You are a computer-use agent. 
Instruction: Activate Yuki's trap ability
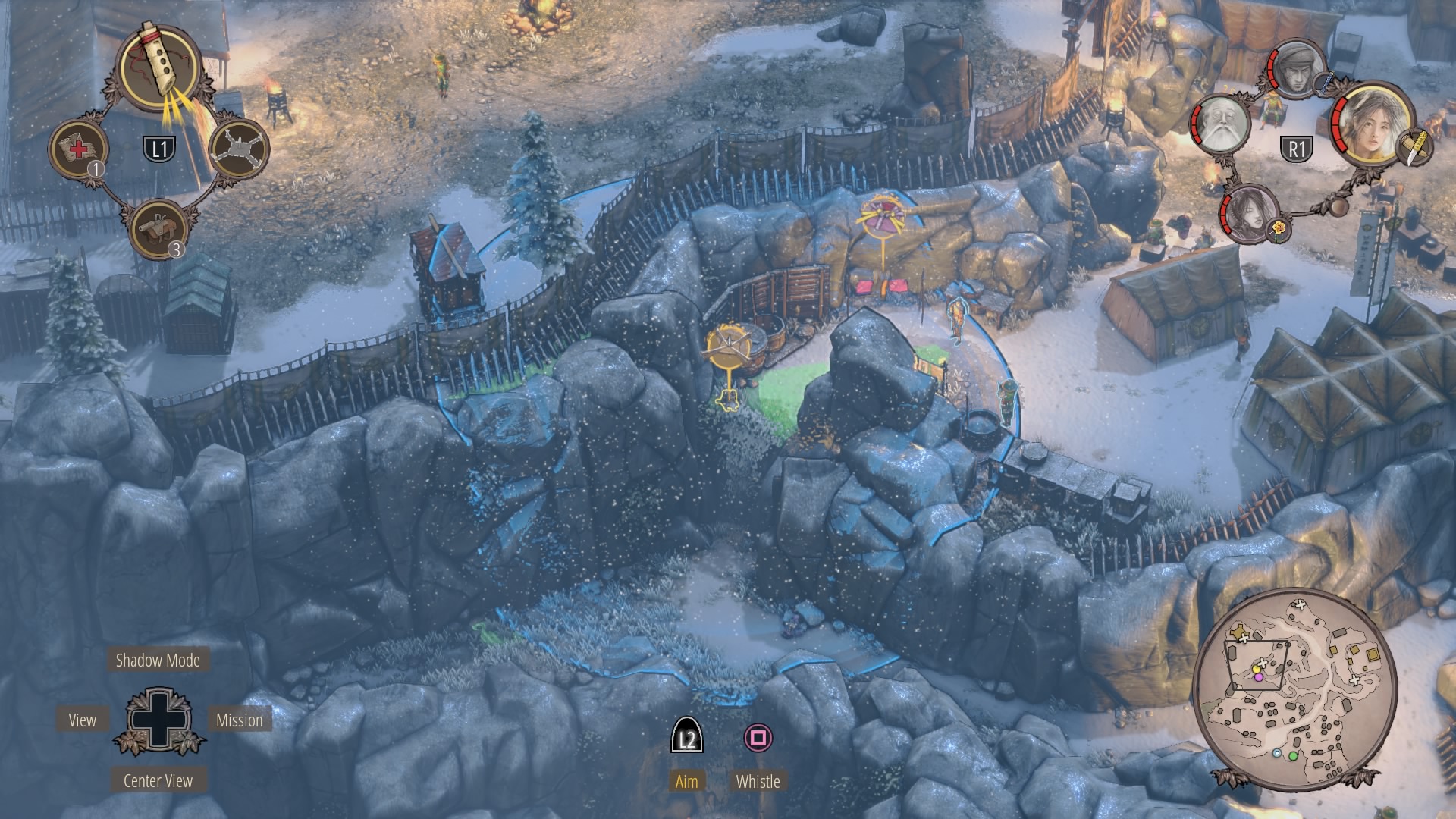238,148
